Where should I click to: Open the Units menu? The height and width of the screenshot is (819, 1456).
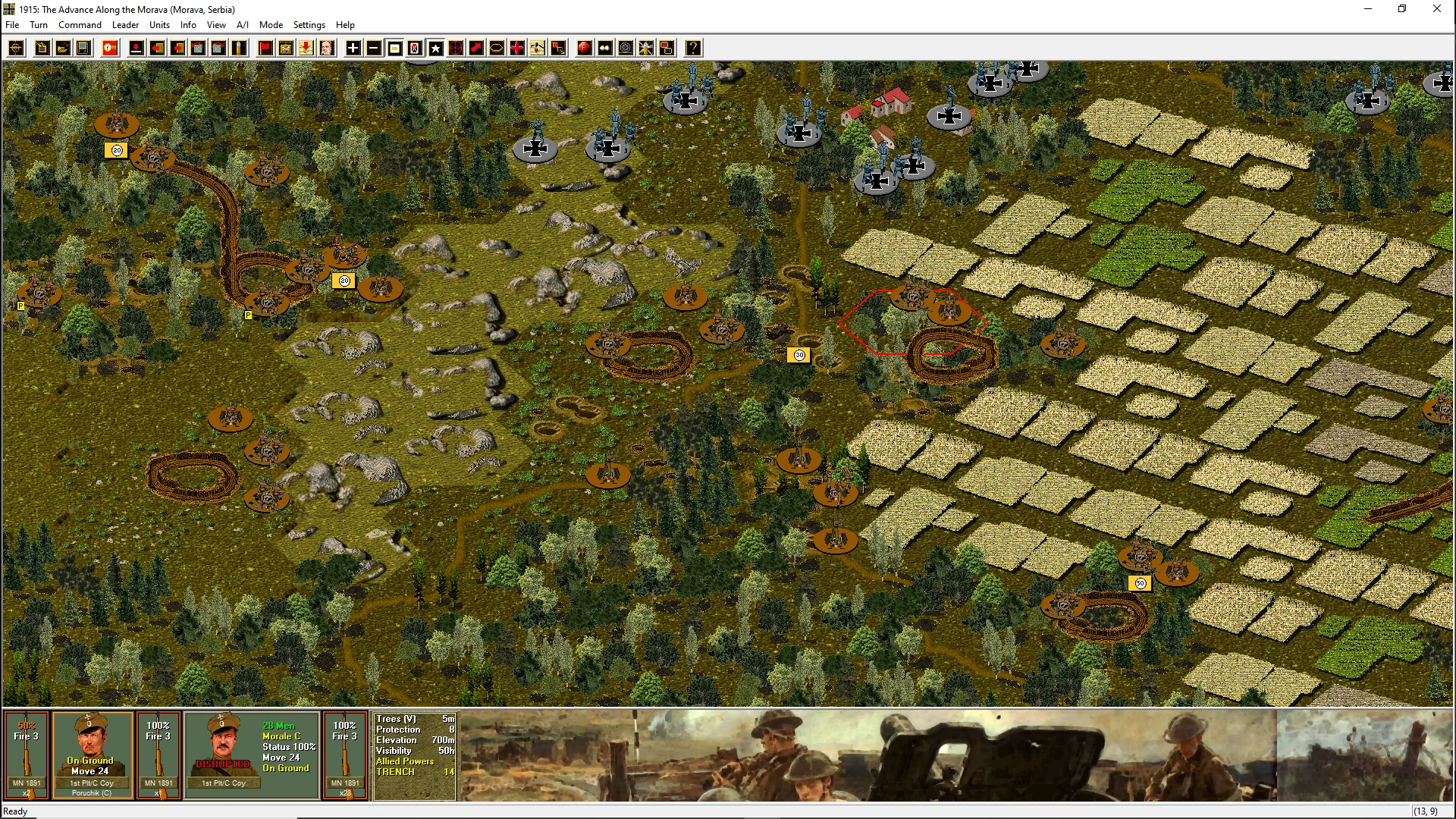[159, 25]
